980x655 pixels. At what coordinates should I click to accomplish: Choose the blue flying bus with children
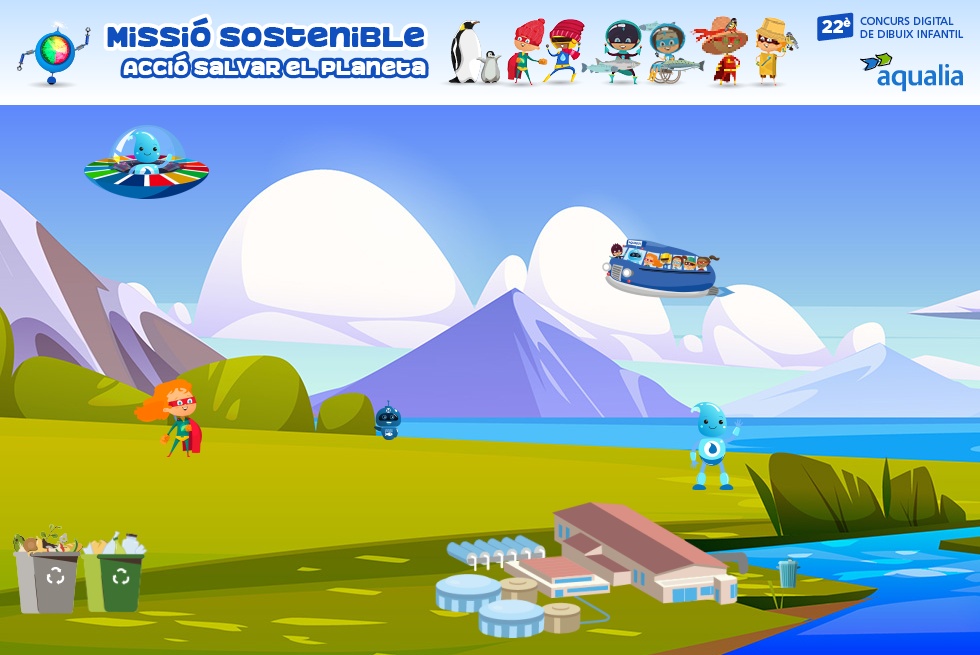pos(663,267)
